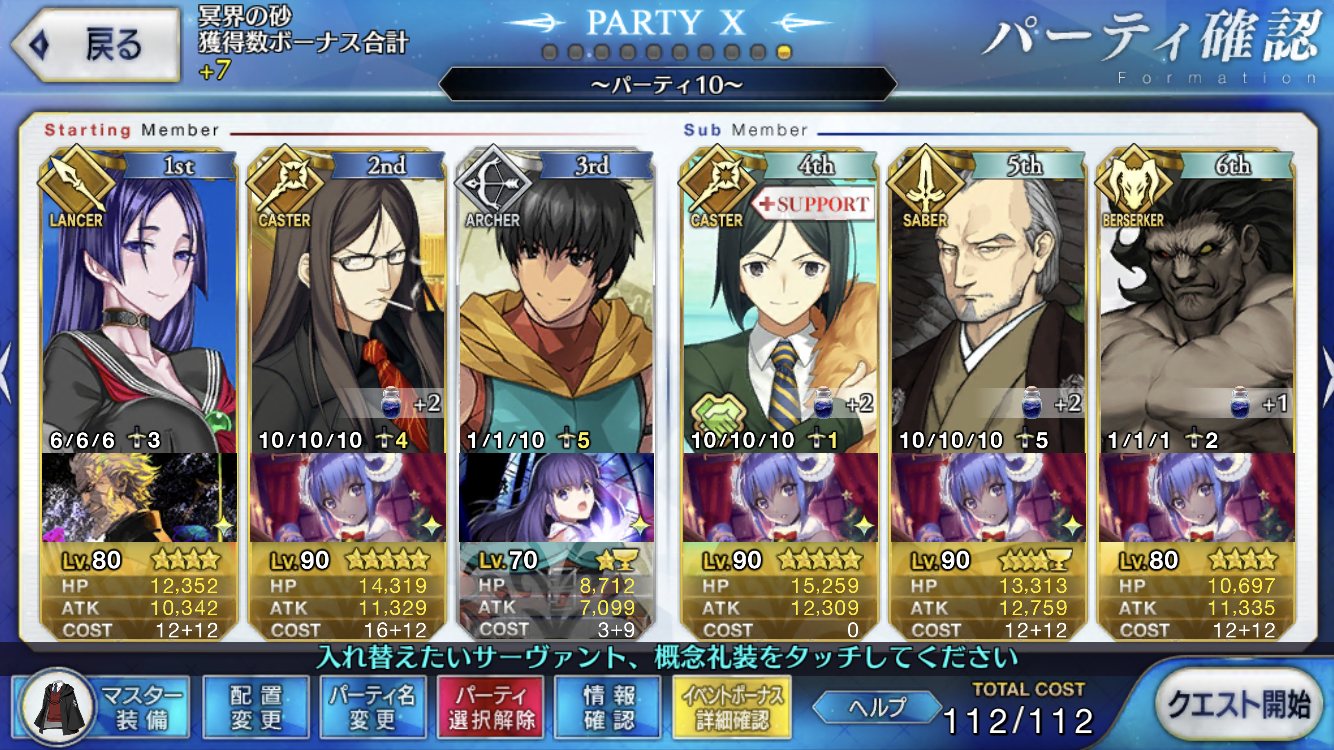Select 配置変更 to rearrange formation
The image size is (1334, 750).
coord(255,706)
